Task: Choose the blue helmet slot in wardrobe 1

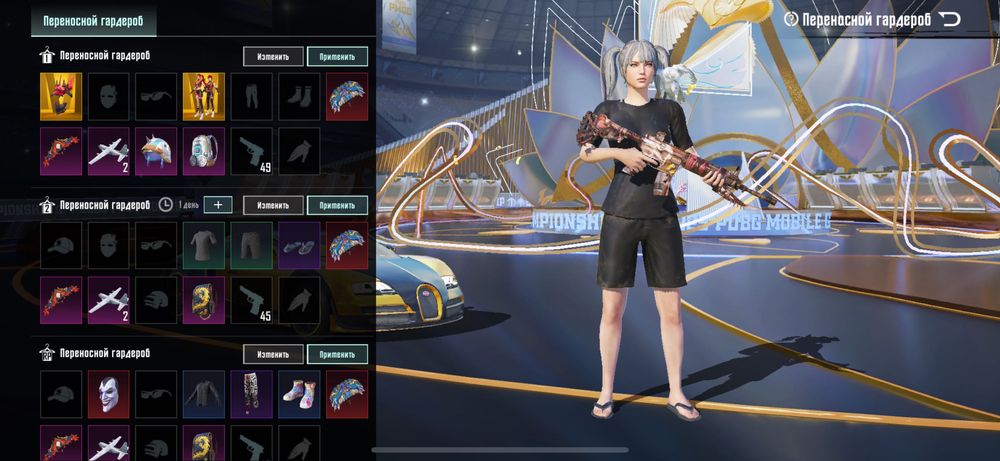Action: coord(156,149)
